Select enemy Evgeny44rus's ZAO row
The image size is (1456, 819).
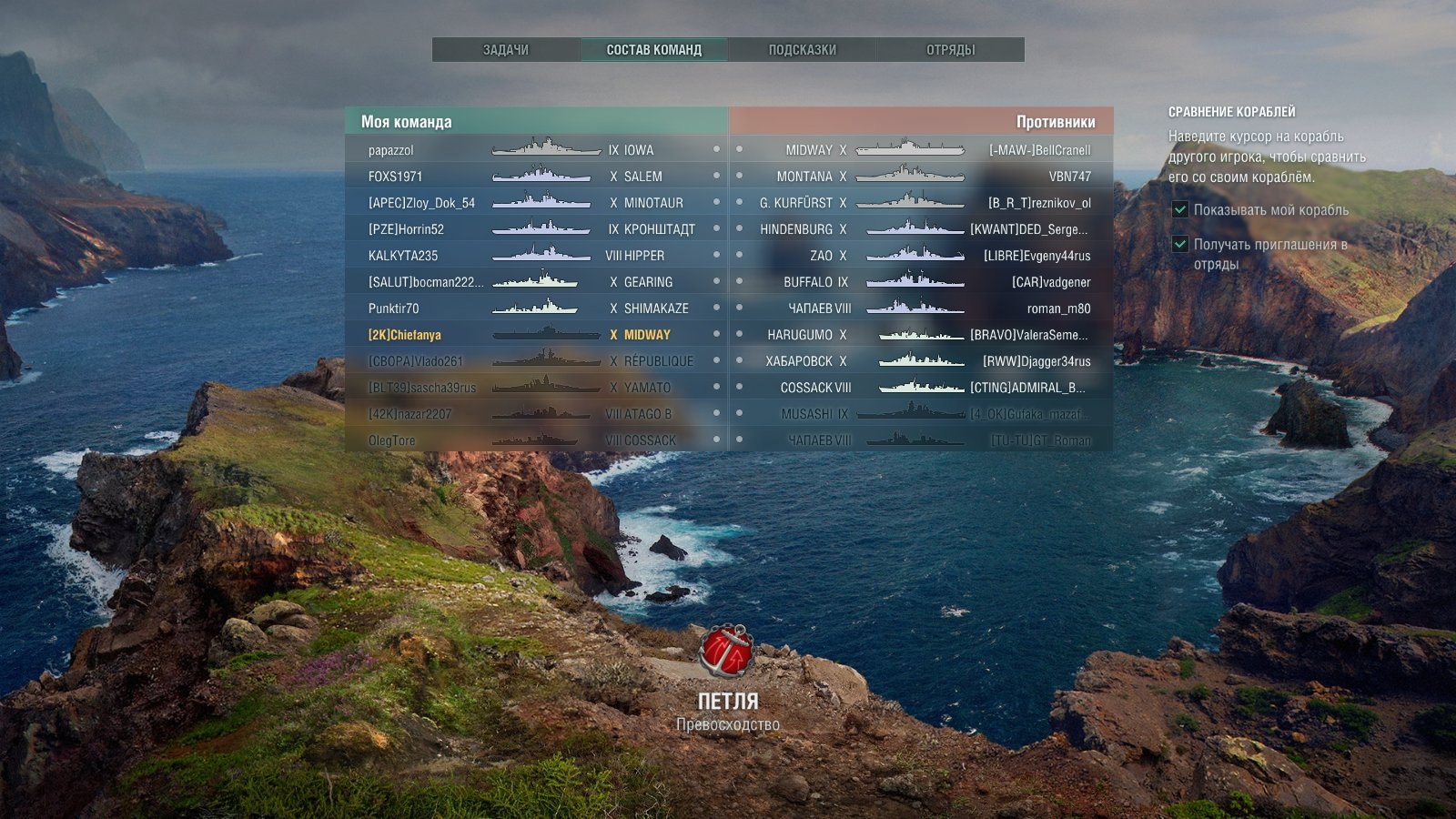(921, 256)
